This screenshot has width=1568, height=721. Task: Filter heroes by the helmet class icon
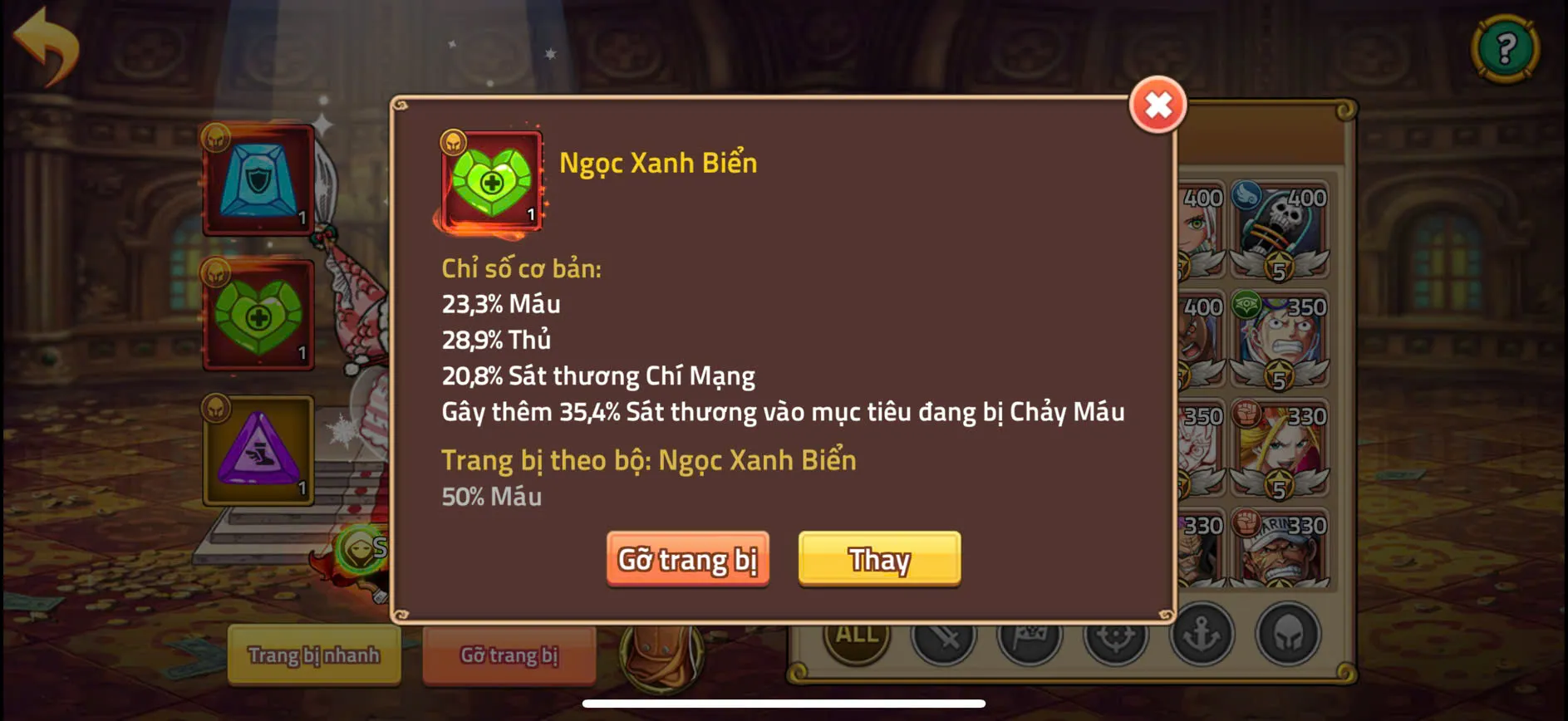(1288, 637)
